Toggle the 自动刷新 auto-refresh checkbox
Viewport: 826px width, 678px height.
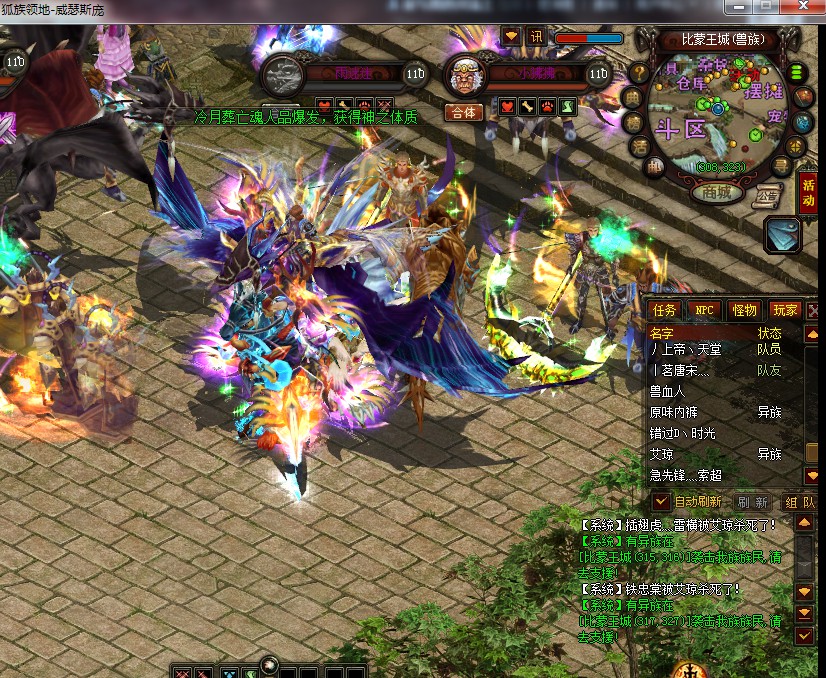point(661,501)
